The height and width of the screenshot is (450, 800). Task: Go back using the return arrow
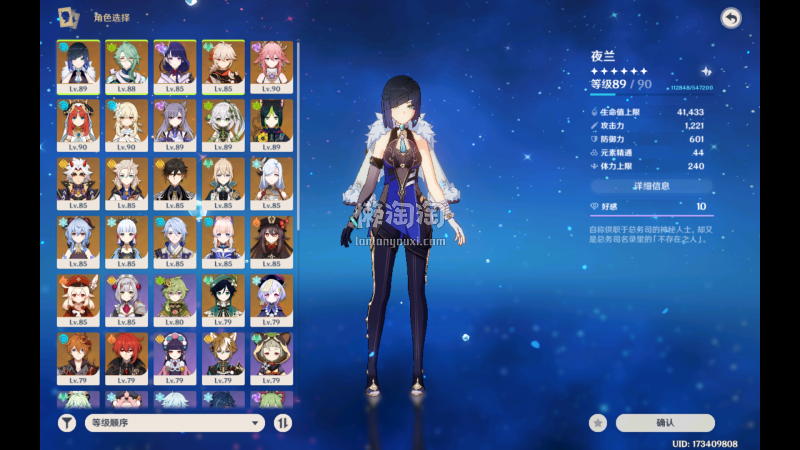pyautogui.click(x=731, y=18)
